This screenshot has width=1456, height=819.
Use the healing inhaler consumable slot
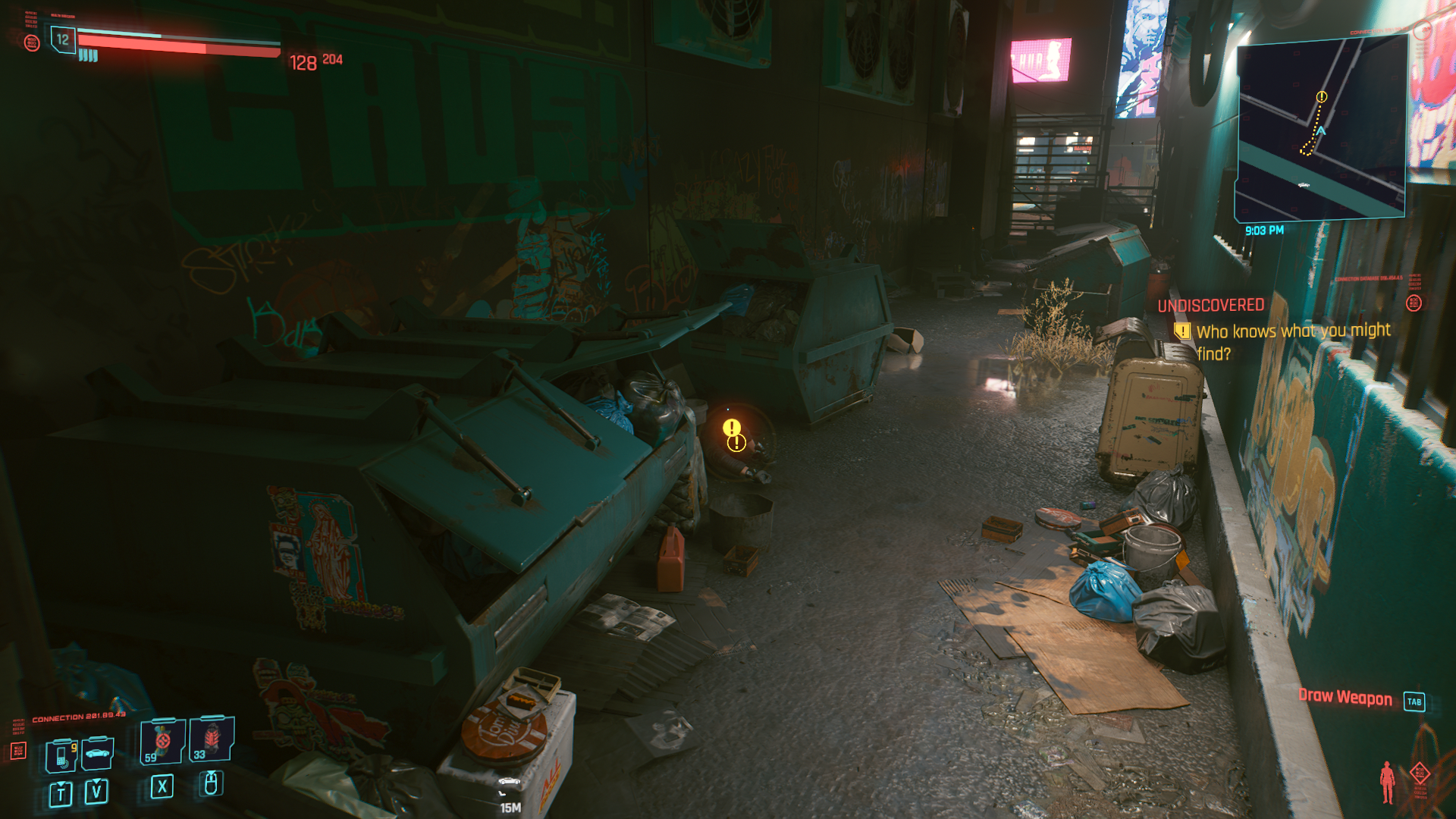162,741
